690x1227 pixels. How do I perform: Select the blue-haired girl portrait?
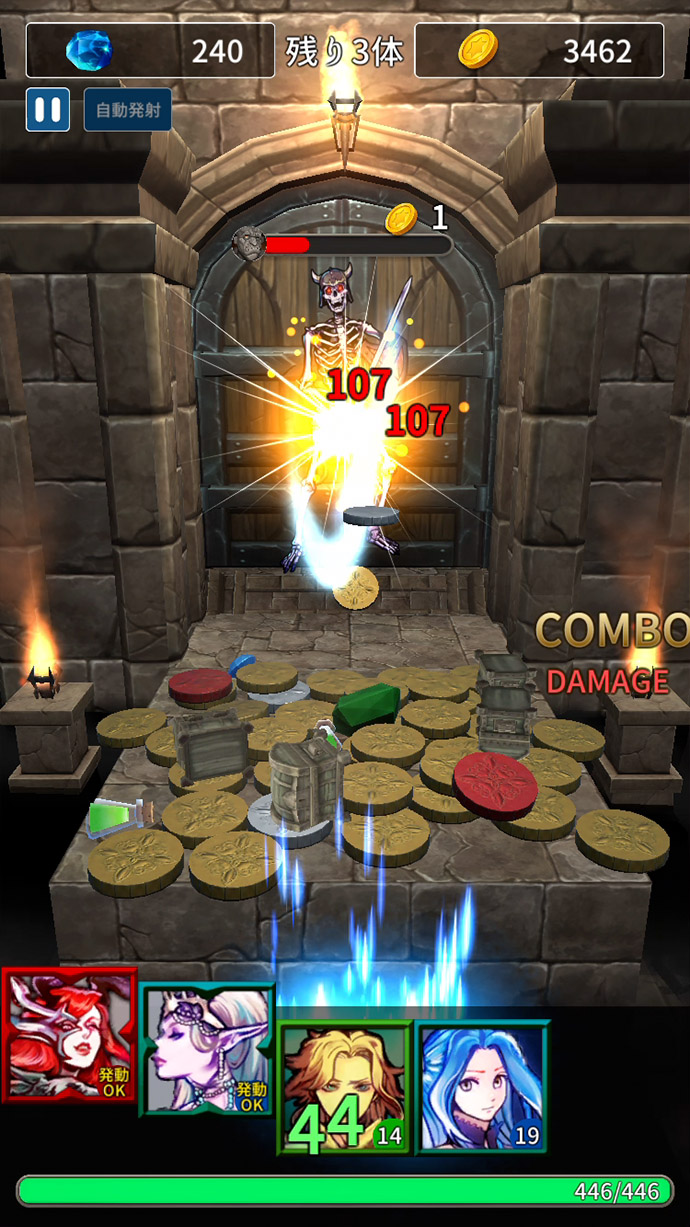483,1087
